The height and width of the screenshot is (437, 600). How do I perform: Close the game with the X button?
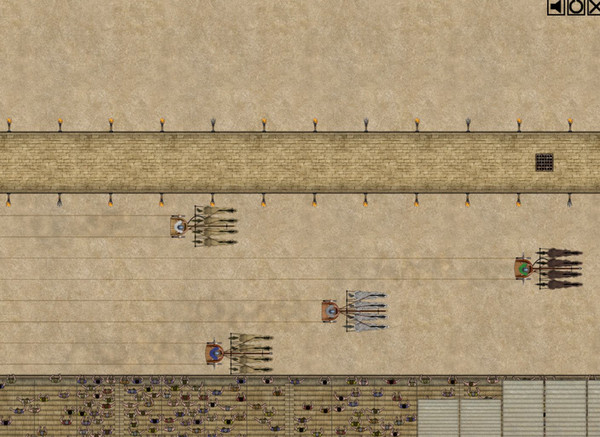click(593, 7)
